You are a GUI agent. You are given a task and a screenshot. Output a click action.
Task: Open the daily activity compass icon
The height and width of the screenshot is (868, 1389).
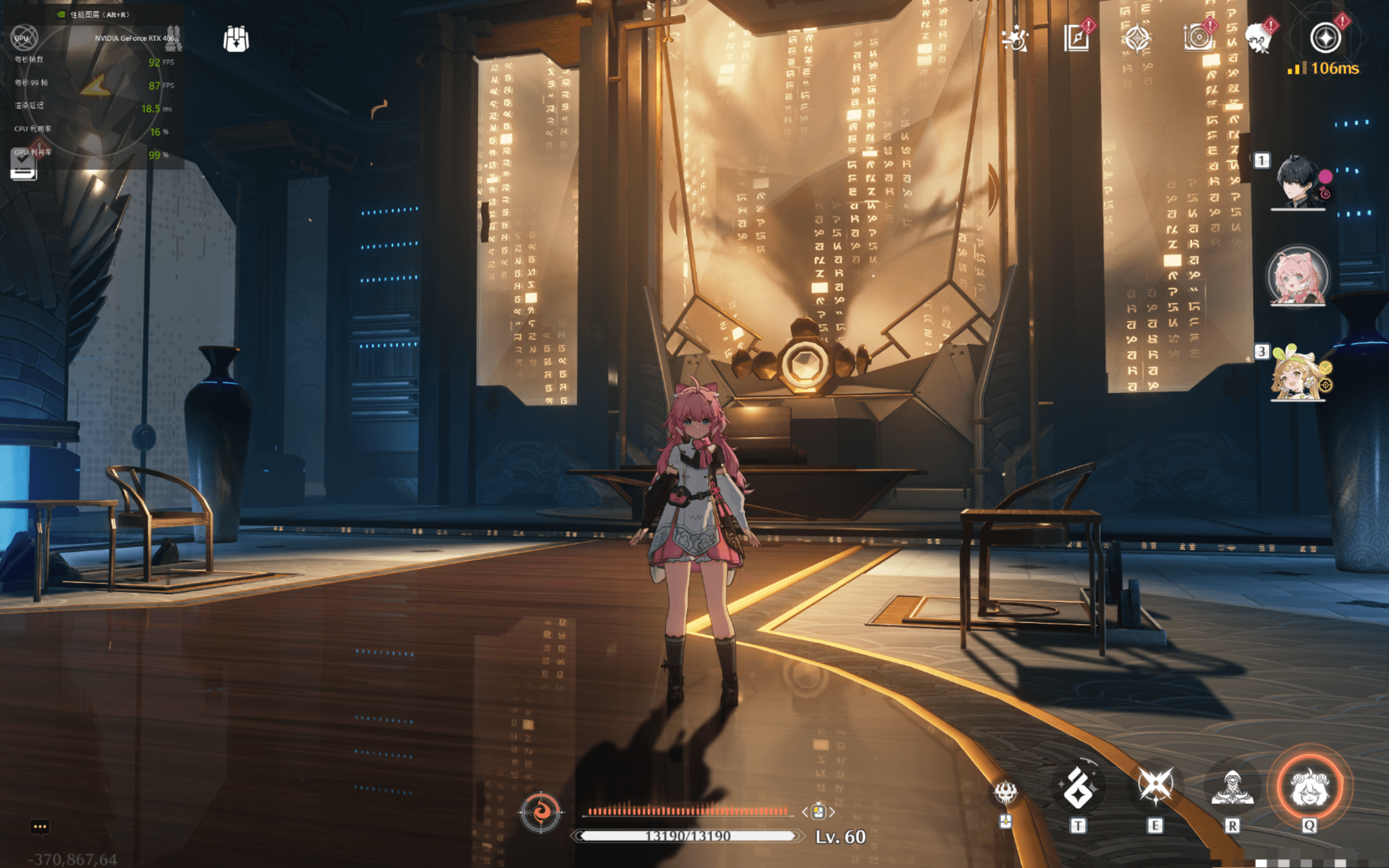pos(1138,38)
